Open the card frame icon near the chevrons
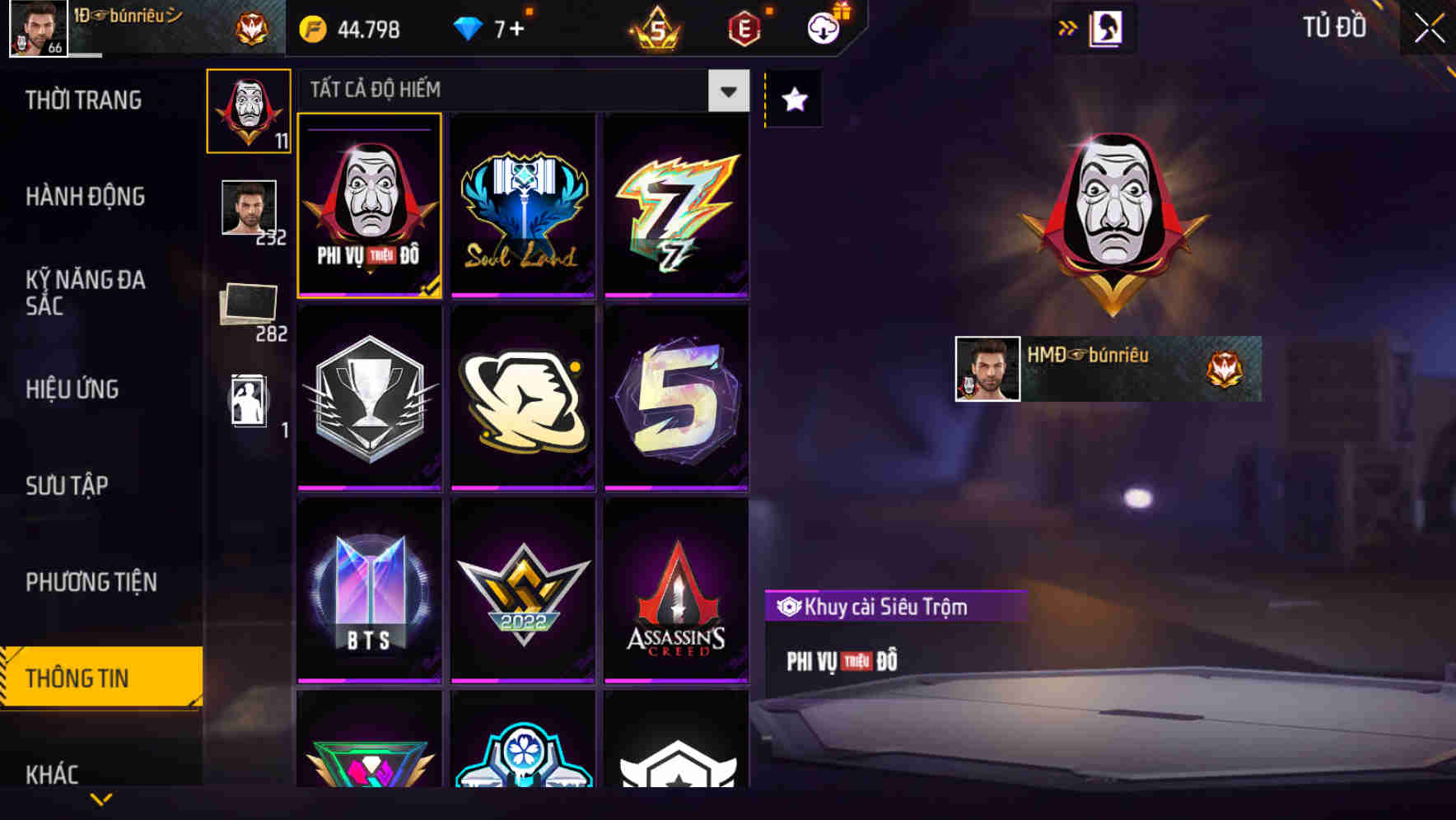This screenshot has height=820, width=1456. [1108, 27]
